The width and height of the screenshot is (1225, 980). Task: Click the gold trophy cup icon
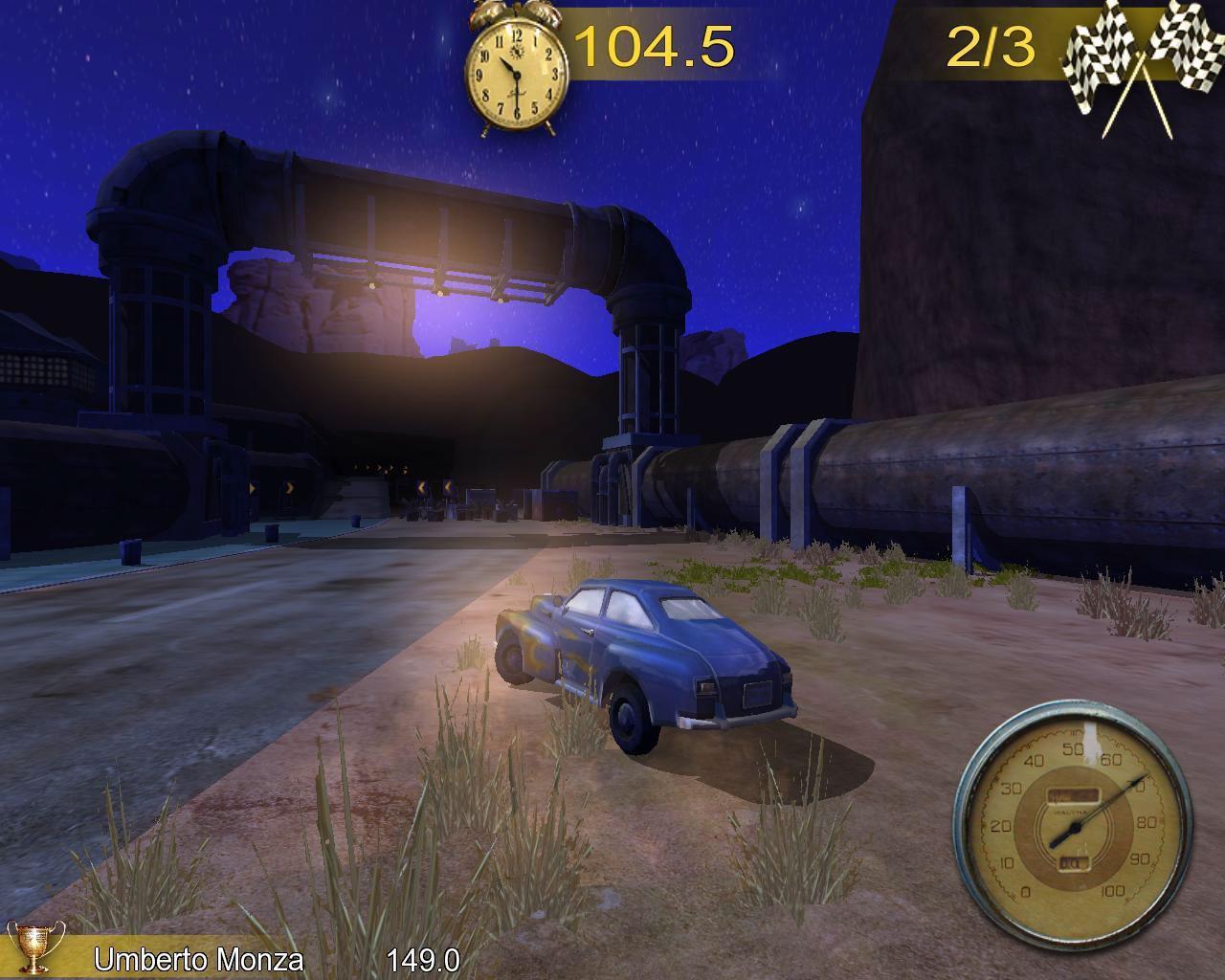tap(36, 947)
